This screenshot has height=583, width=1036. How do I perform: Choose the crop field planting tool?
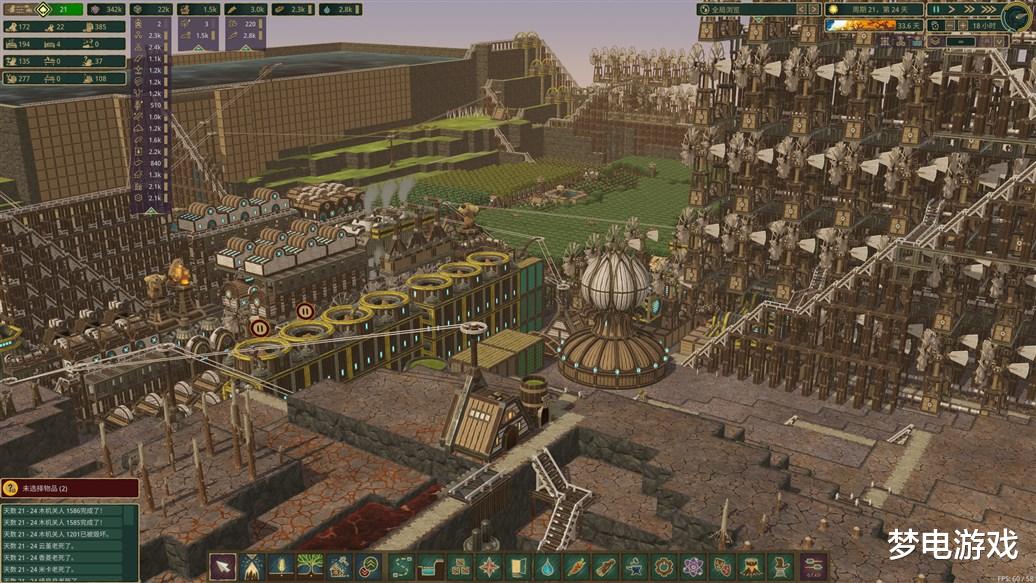coord(281,566)
